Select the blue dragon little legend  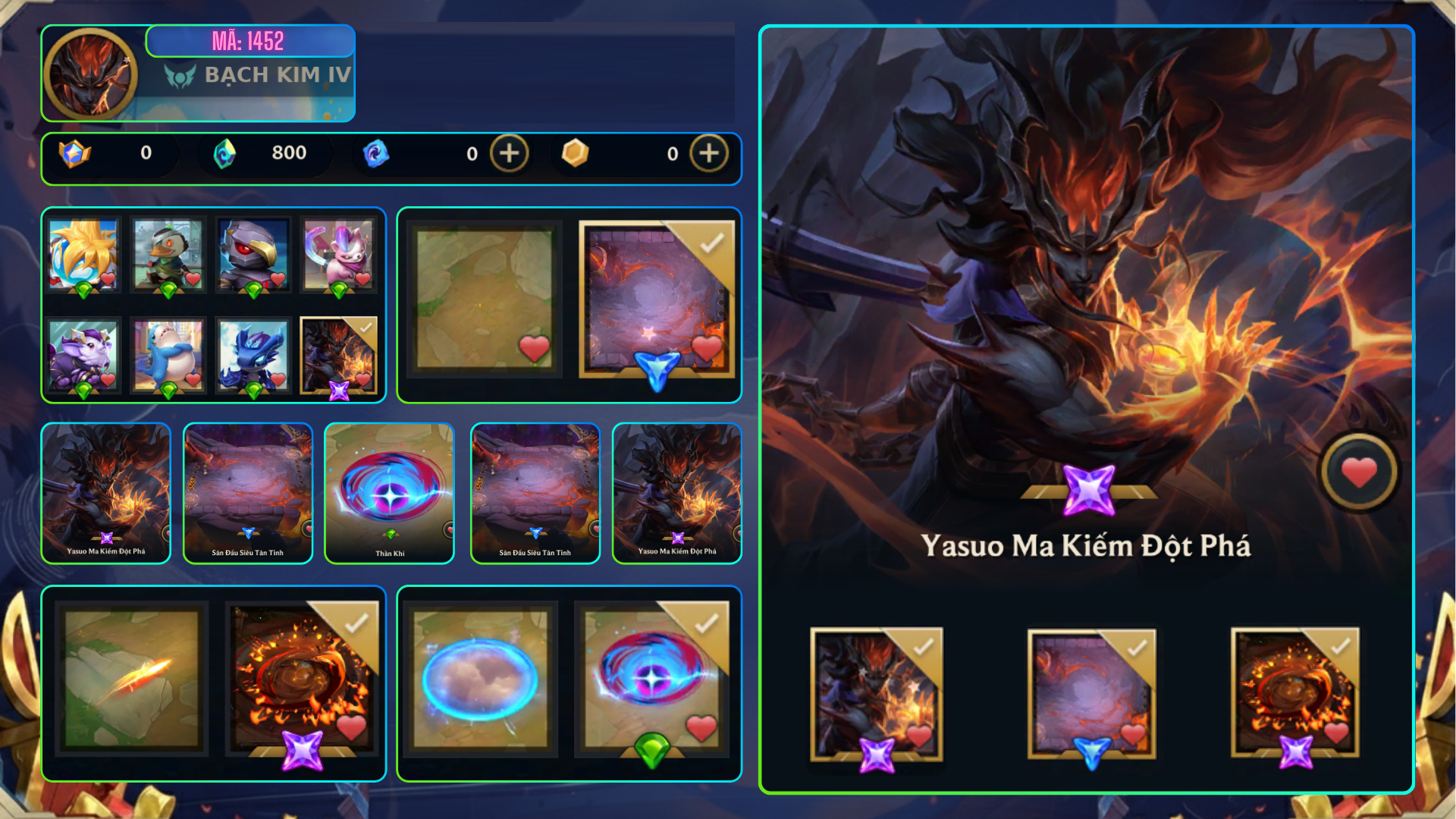pos(253,354)
